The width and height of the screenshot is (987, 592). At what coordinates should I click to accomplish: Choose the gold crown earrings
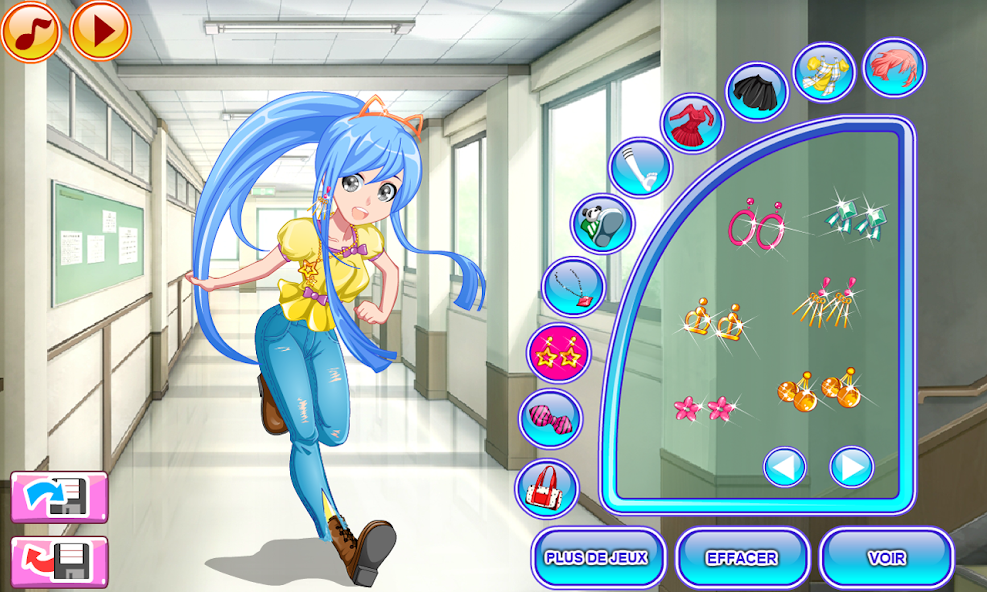(x=717, y=318)
